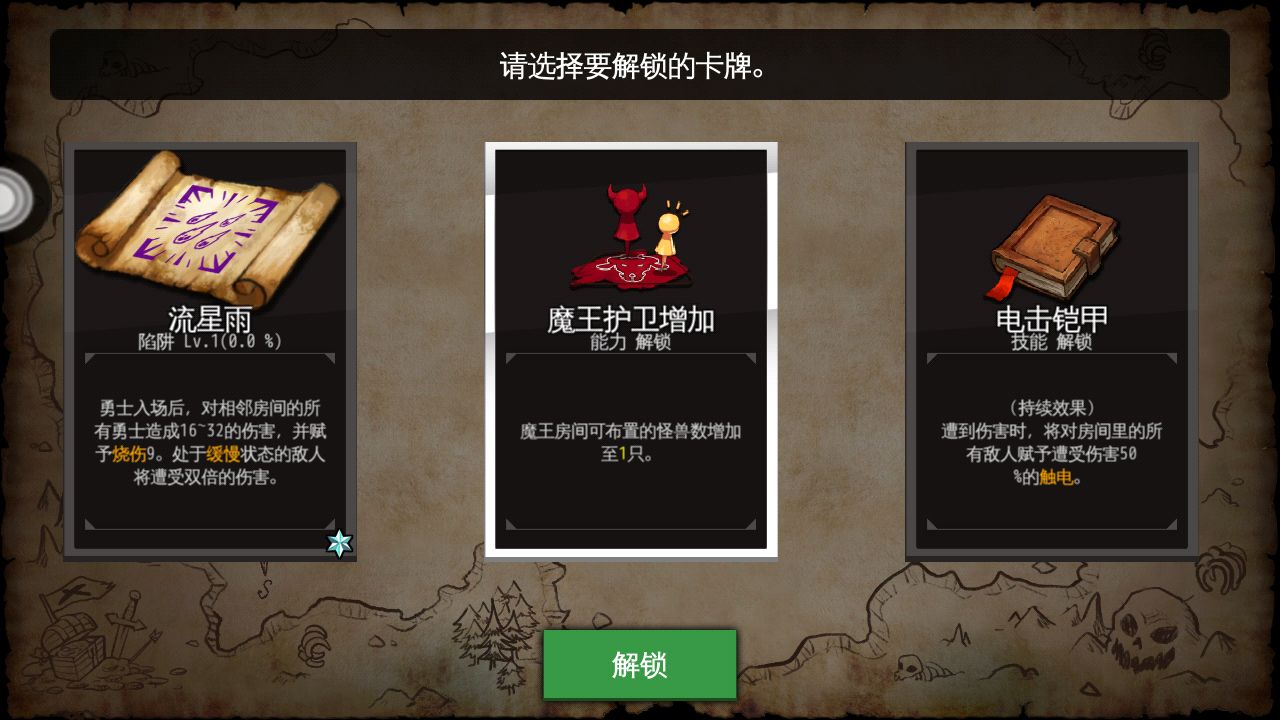1280x720 pixels.
Task: Click the 缓慢 status keyword in 流星雨 text
Action: [x=224, y=454]
